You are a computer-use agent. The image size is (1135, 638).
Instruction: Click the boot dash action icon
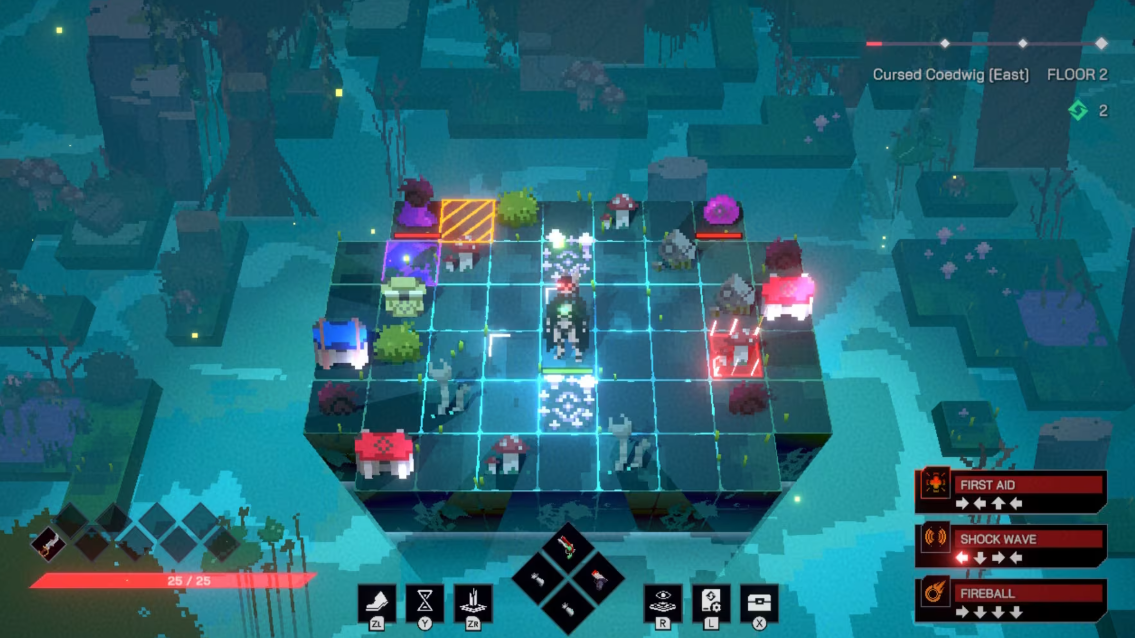[x=377, y=602]
